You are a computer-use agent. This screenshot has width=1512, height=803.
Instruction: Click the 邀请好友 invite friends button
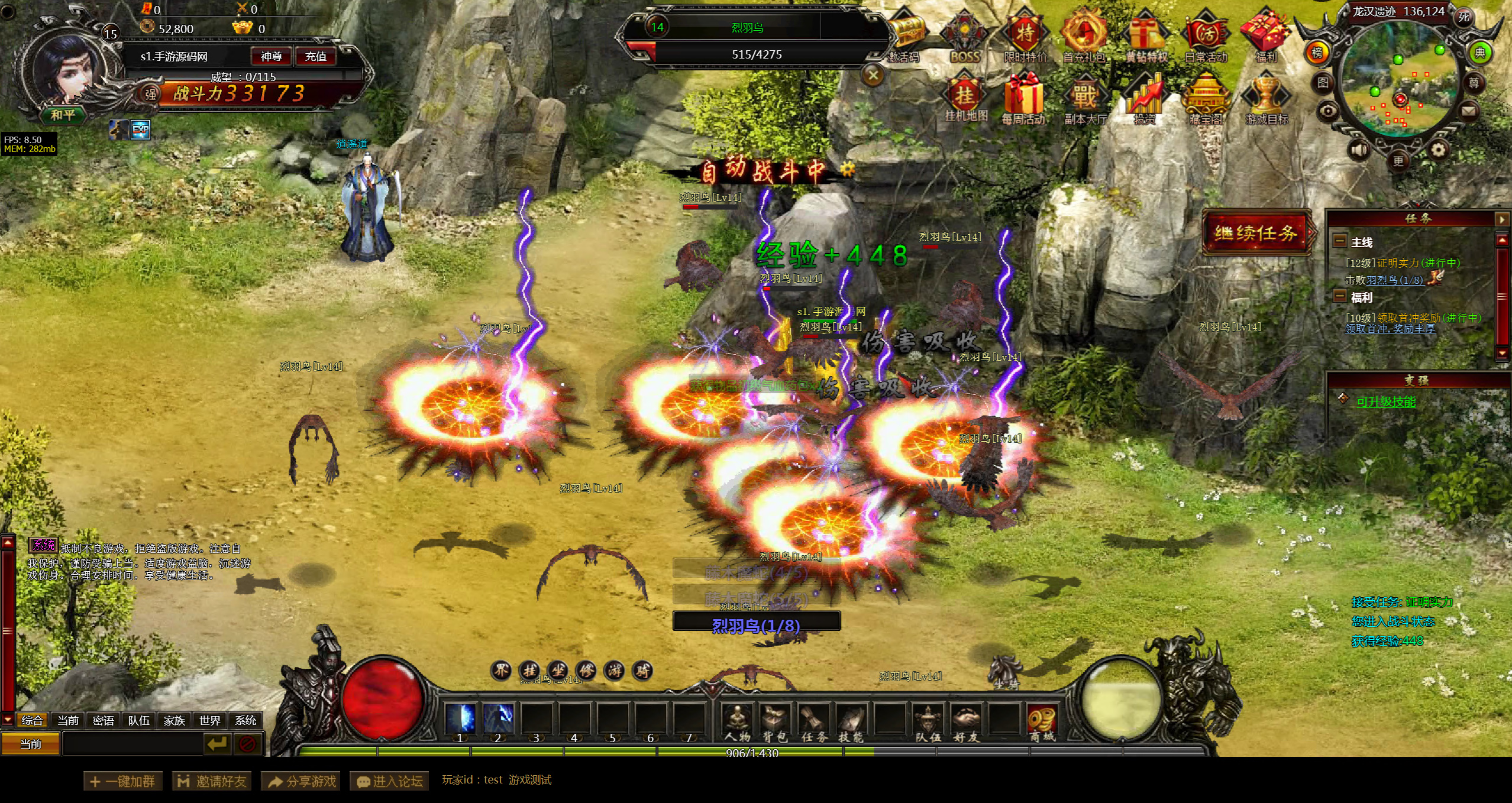(x=212, y=781)
